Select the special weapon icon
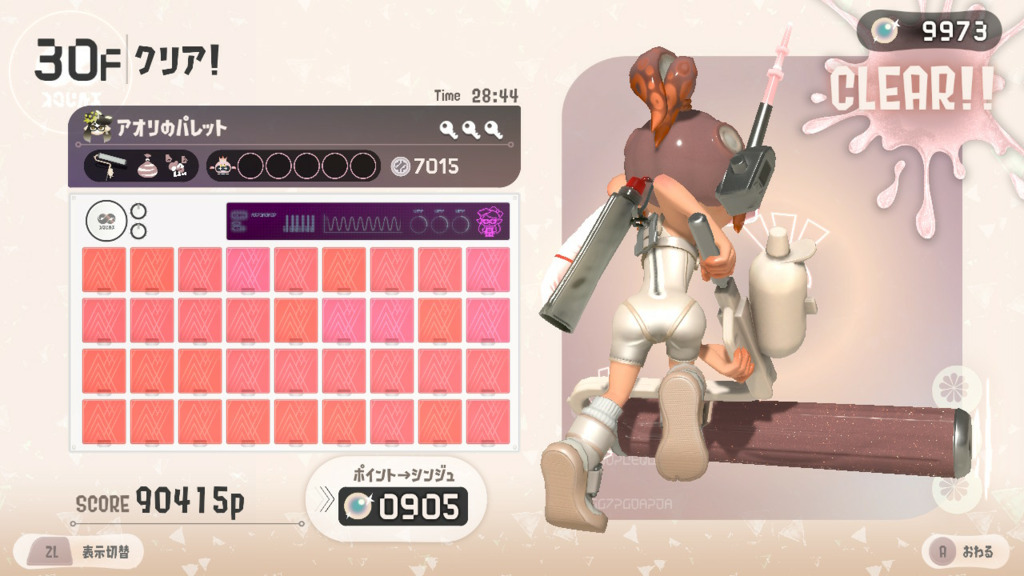 (179, 166)
